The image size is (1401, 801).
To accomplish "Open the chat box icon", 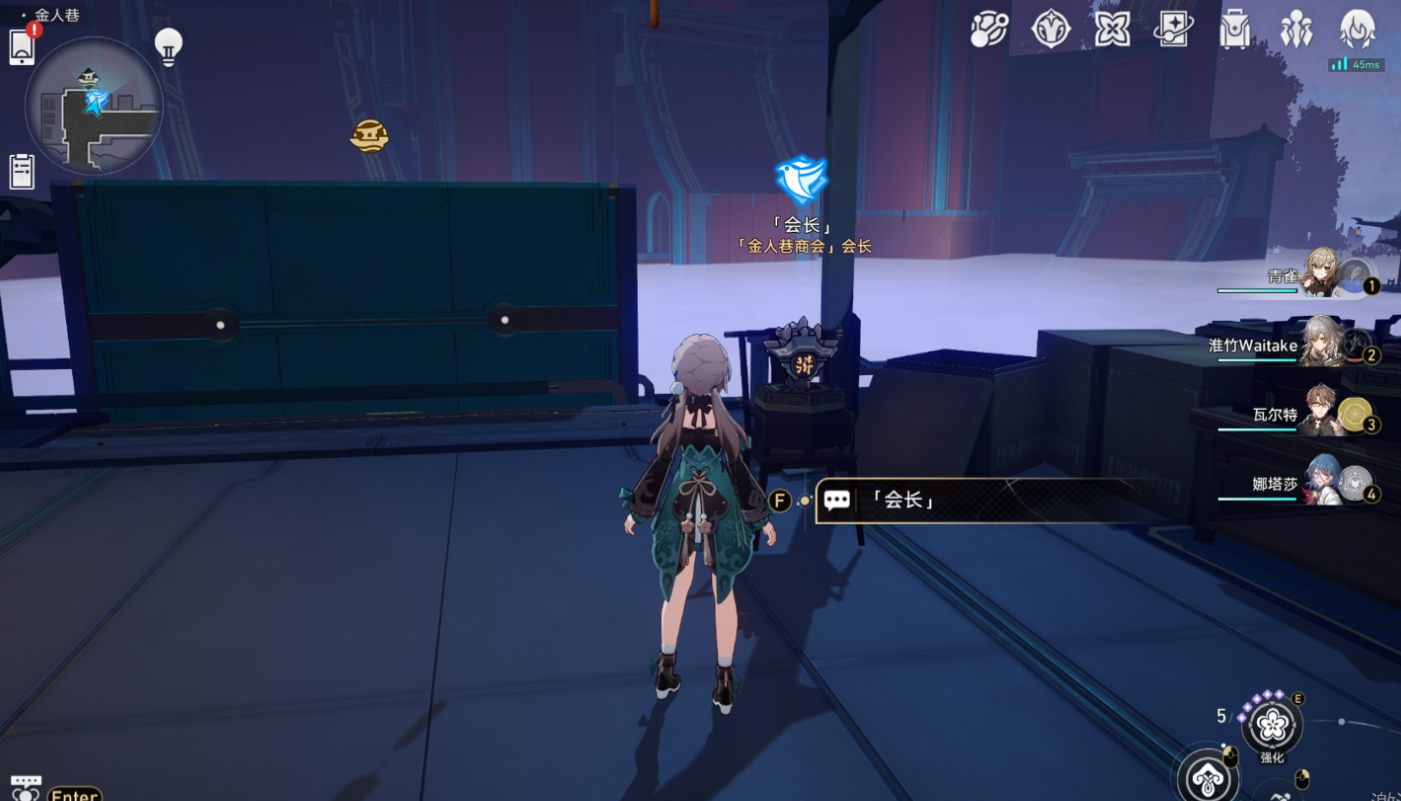I will 26,788.
